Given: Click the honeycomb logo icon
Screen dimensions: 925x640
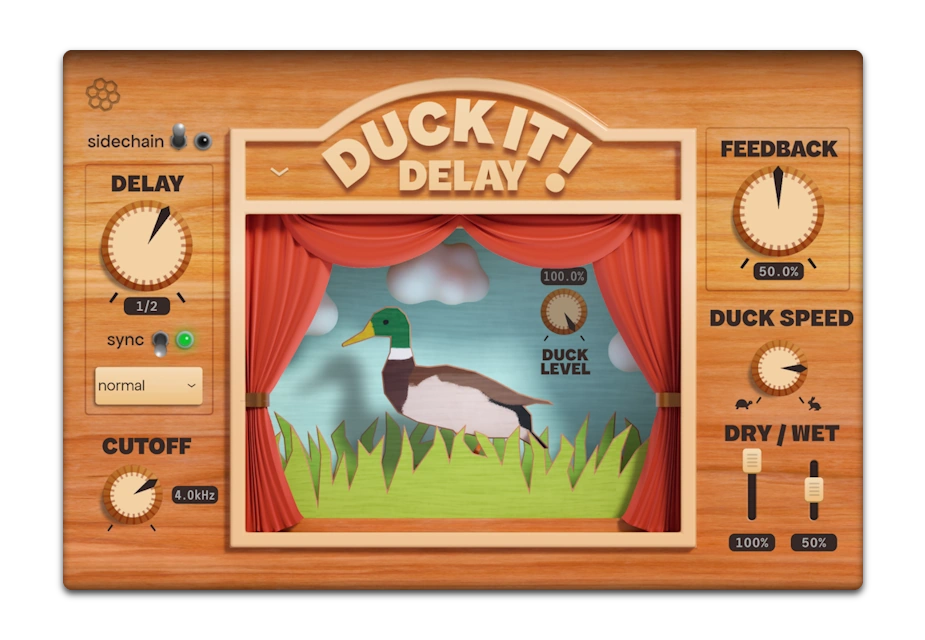Looking at the screenshot, I should [102, 95].
